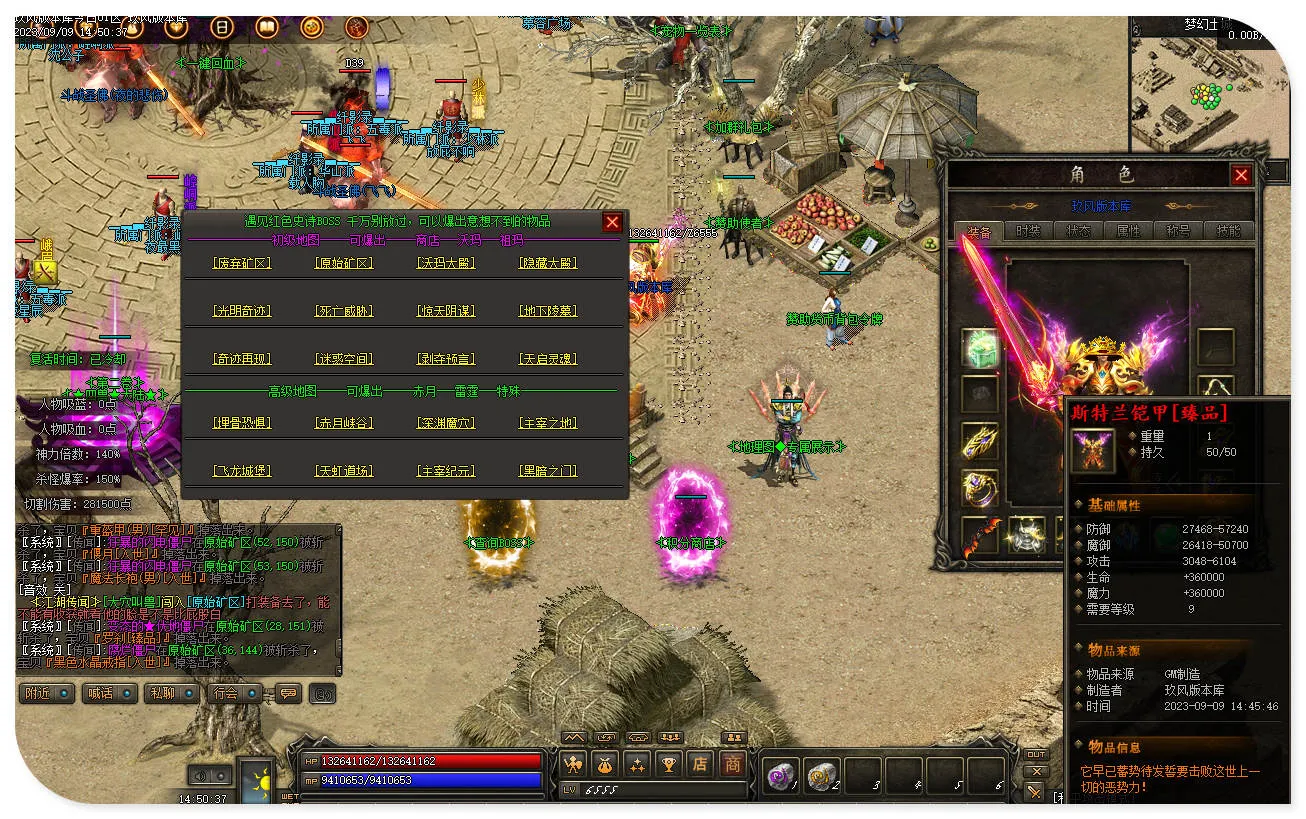
Task: Use the item in hotbar slot 1
Action: click(x=781, y=775)
